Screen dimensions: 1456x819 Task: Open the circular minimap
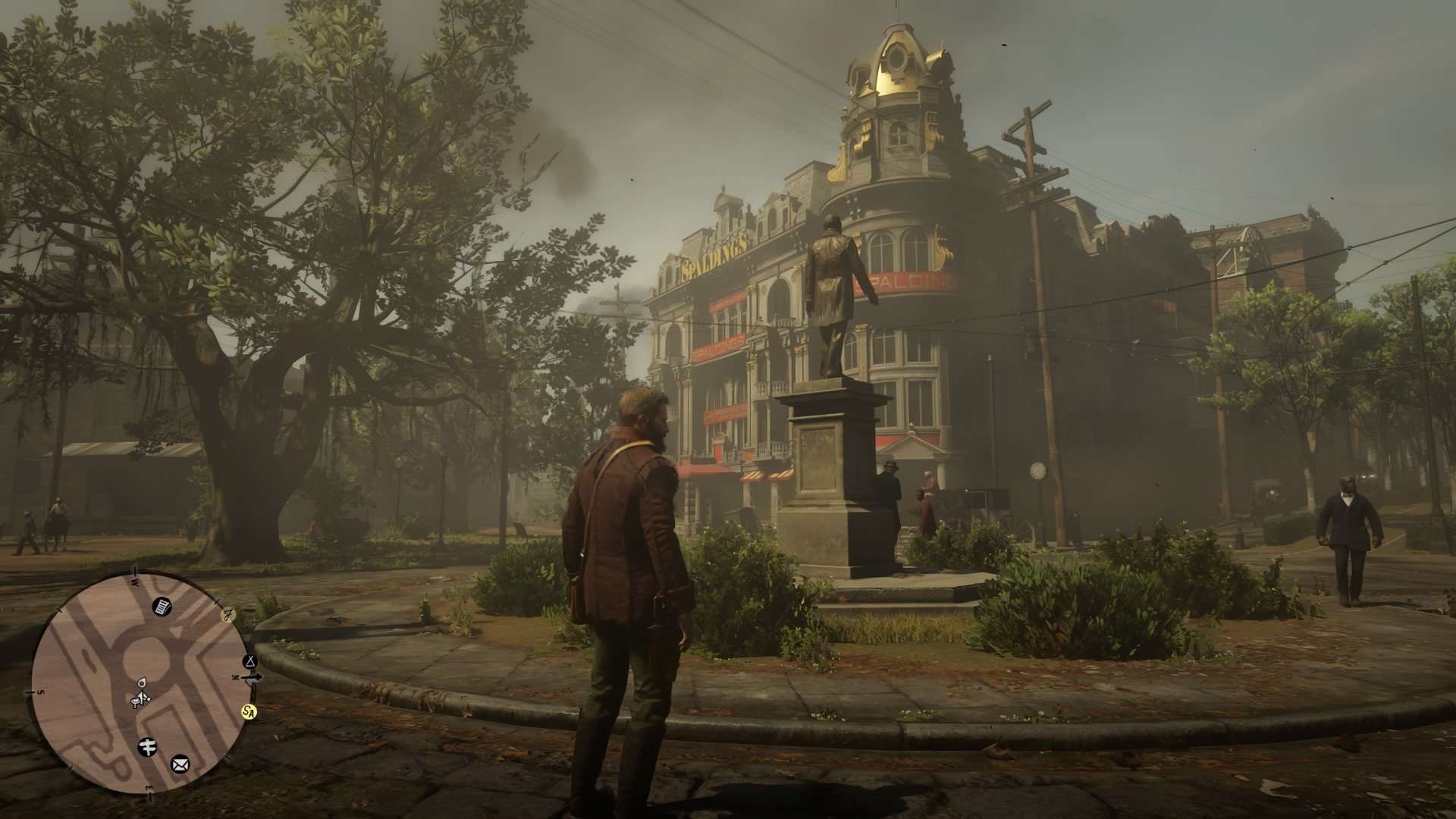point(140,682)
